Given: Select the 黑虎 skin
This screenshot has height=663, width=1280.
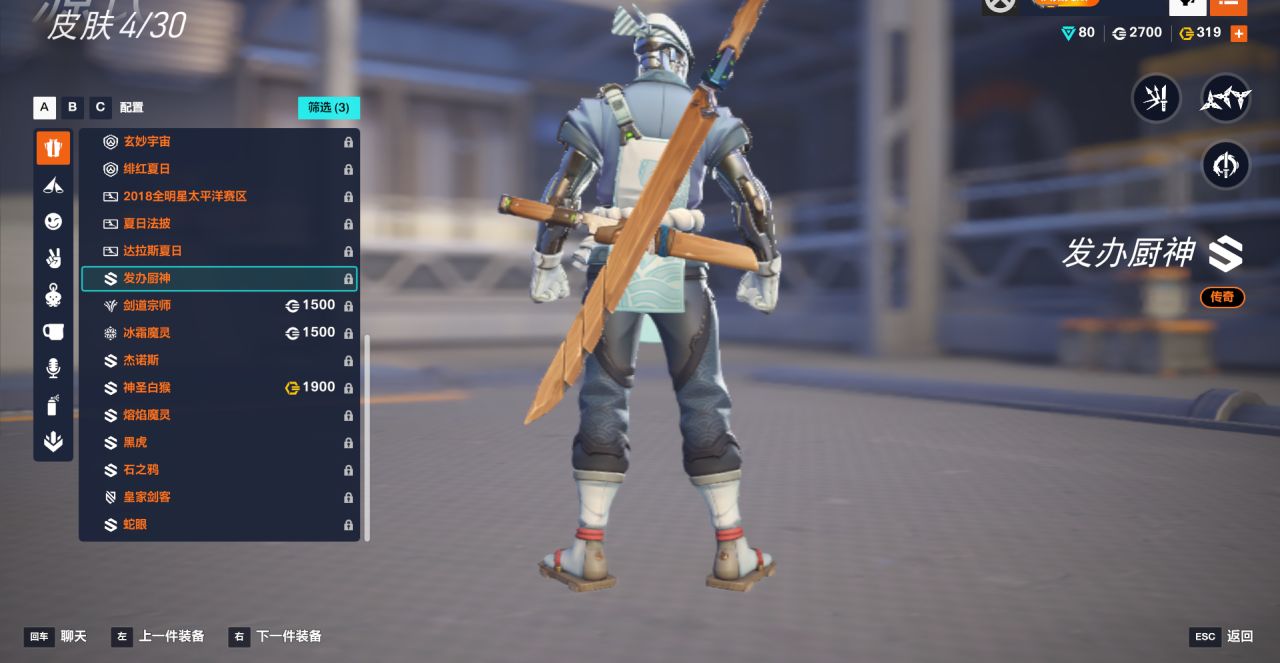Looking at the screenshot, I should coord(218,442).
